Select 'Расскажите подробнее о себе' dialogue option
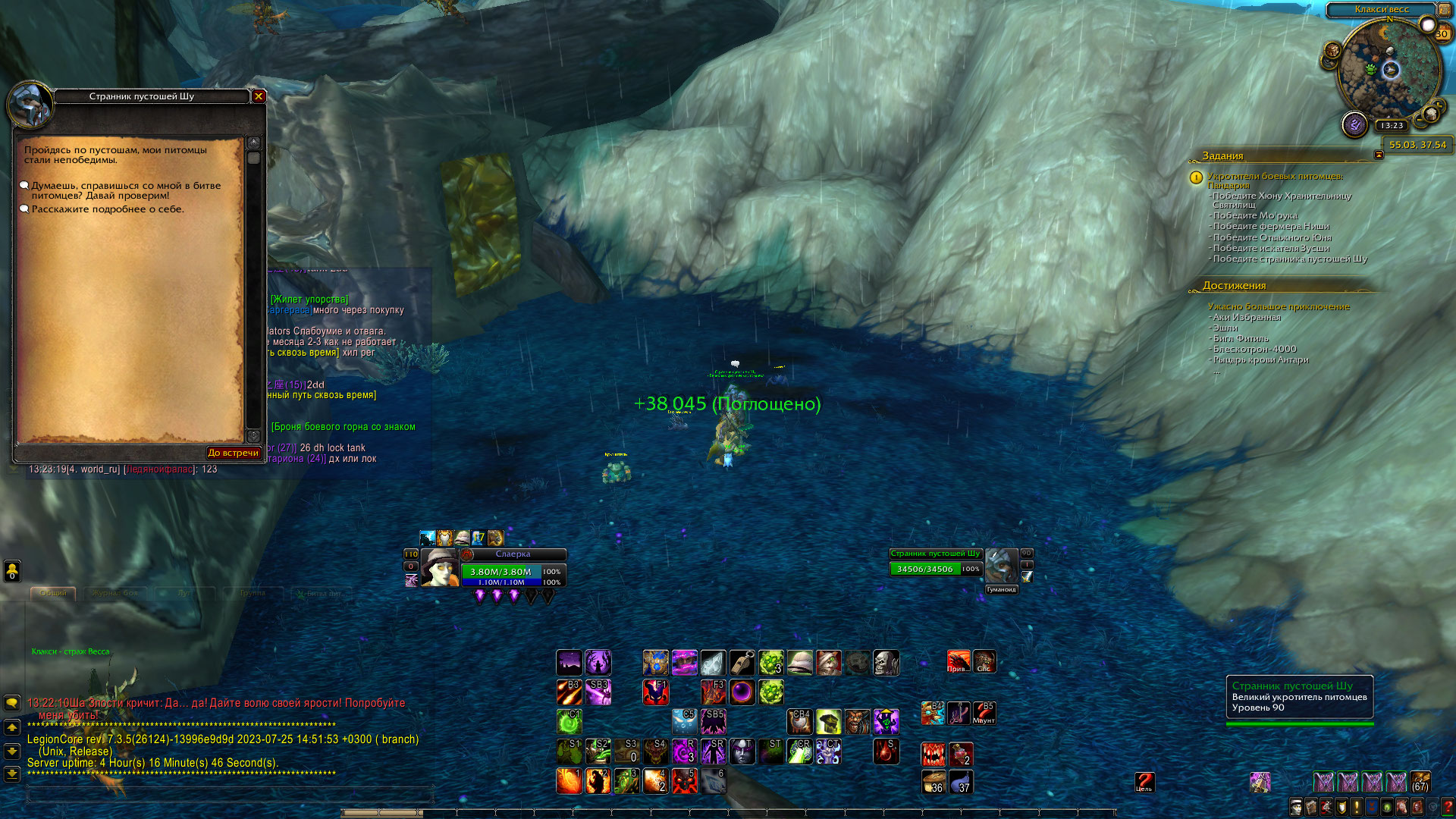This screenshot has width=1456, height=819. (x=107, y=209)
